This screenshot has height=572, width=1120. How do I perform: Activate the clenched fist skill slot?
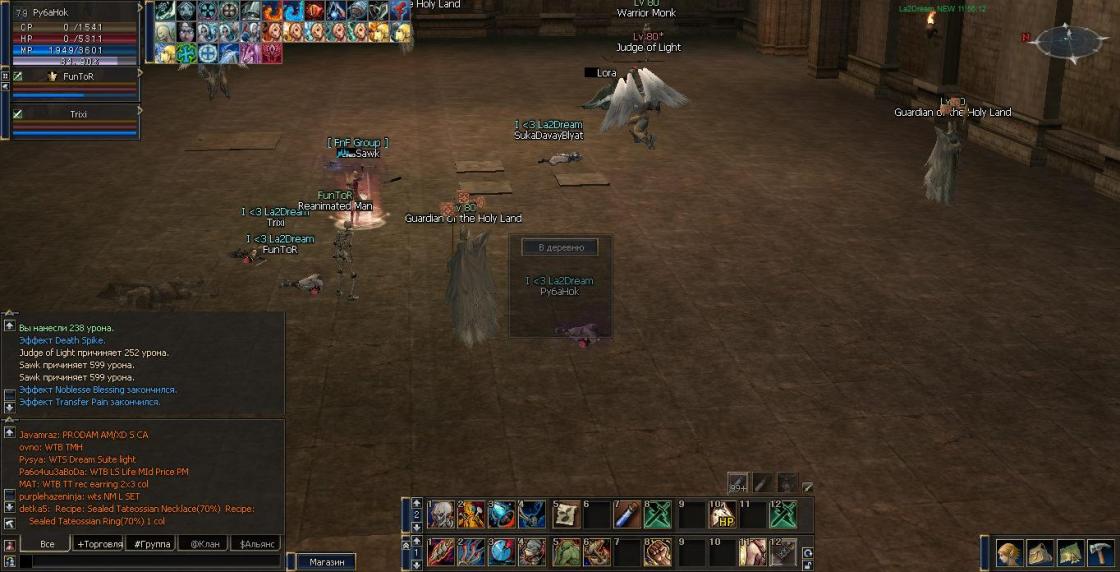[x=657, y=552]
